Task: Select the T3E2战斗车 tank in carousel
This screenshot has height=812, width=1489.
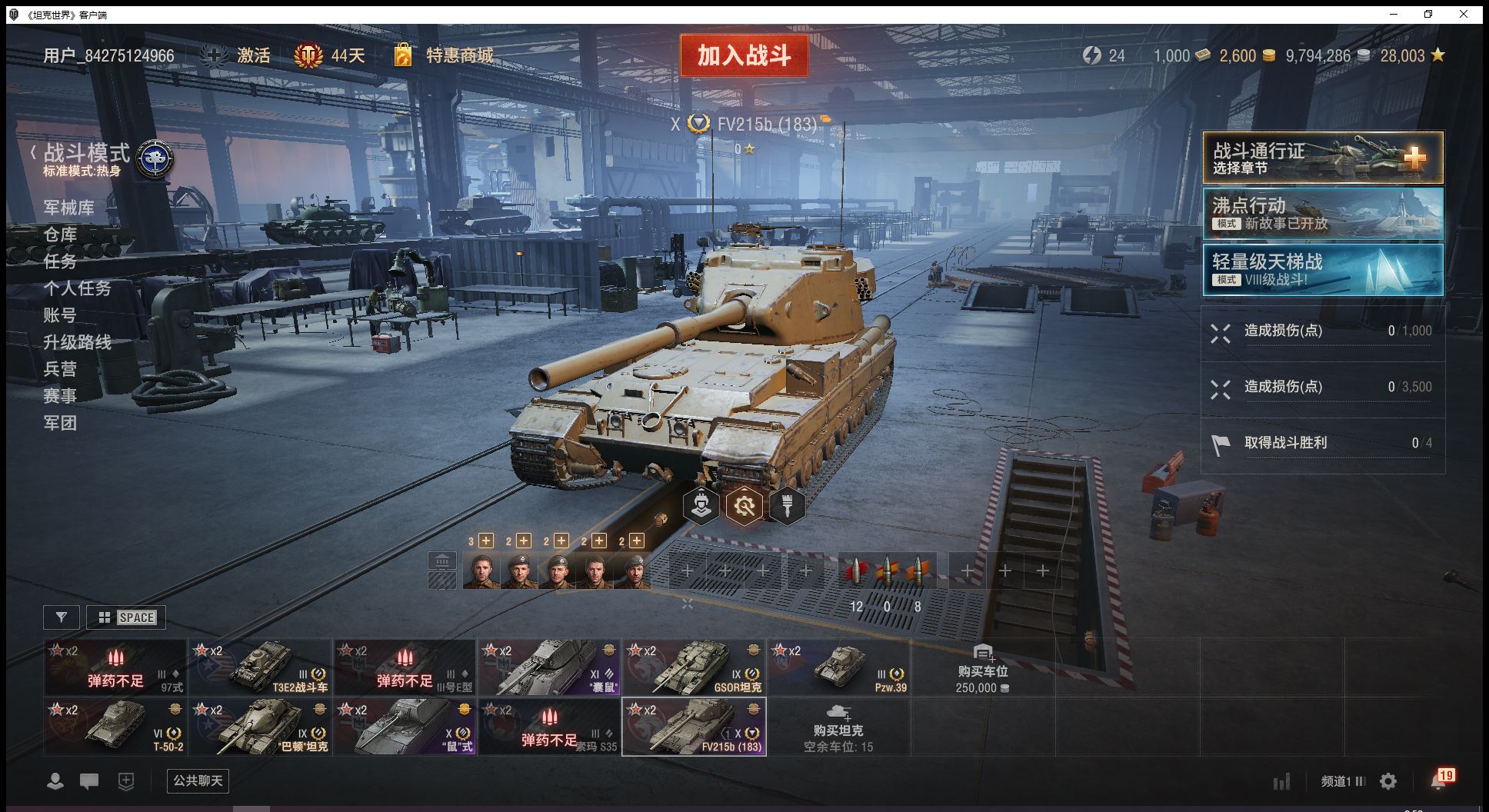Action: tap(260, 667)
